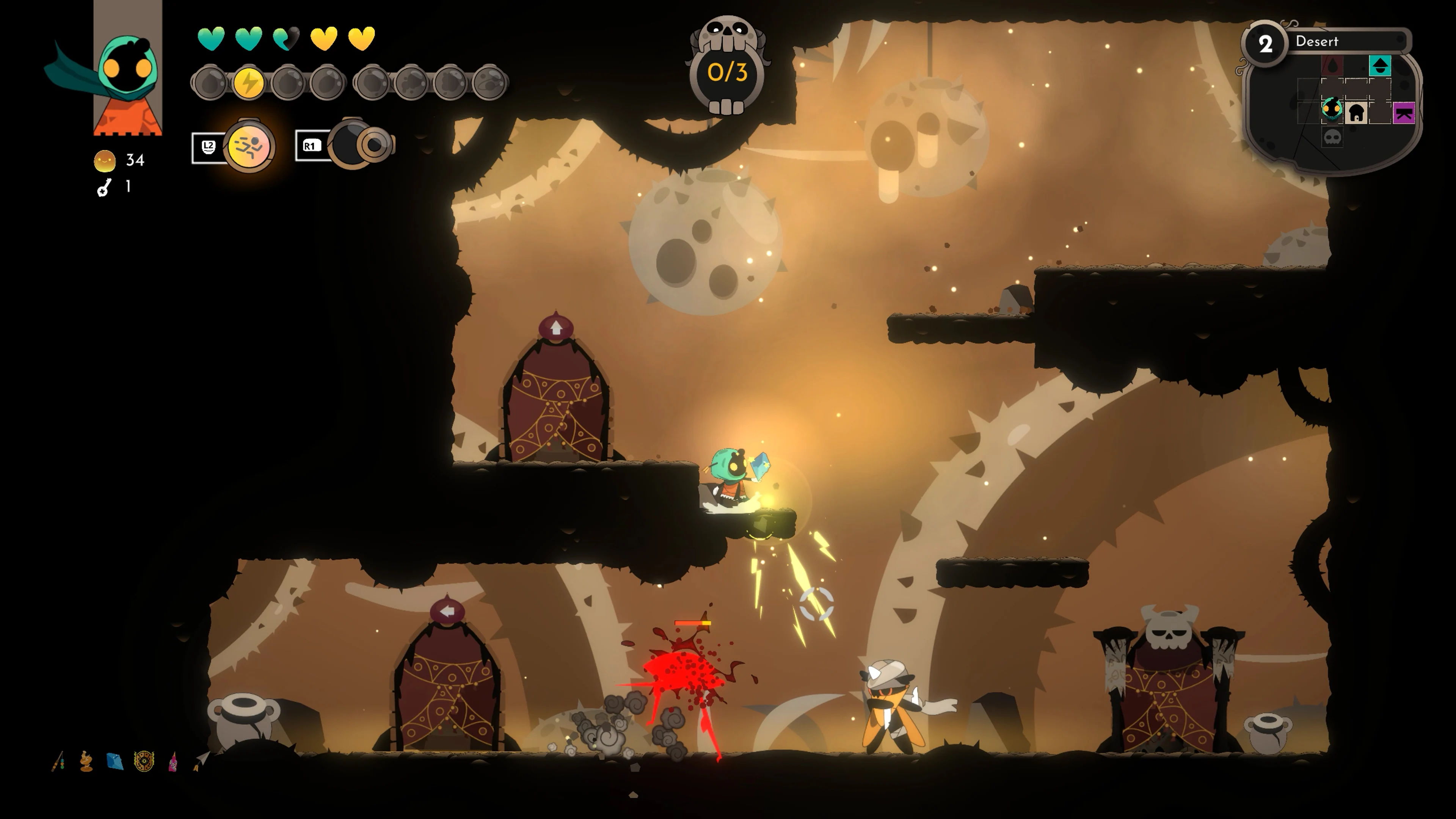
Task: Toggle the purple K tile on the minimap
Action: (1404, 113)
